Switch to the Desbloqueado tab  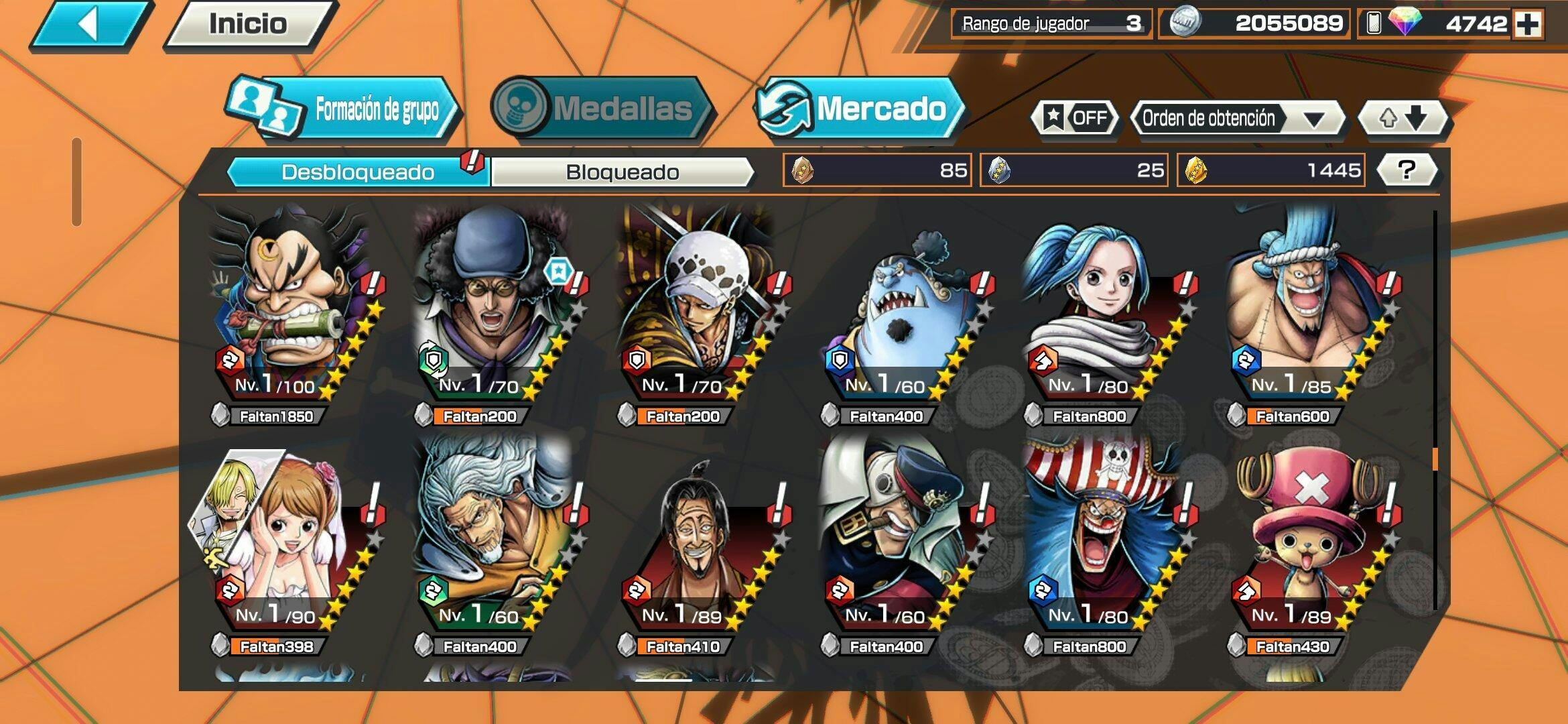pos(358,172)
